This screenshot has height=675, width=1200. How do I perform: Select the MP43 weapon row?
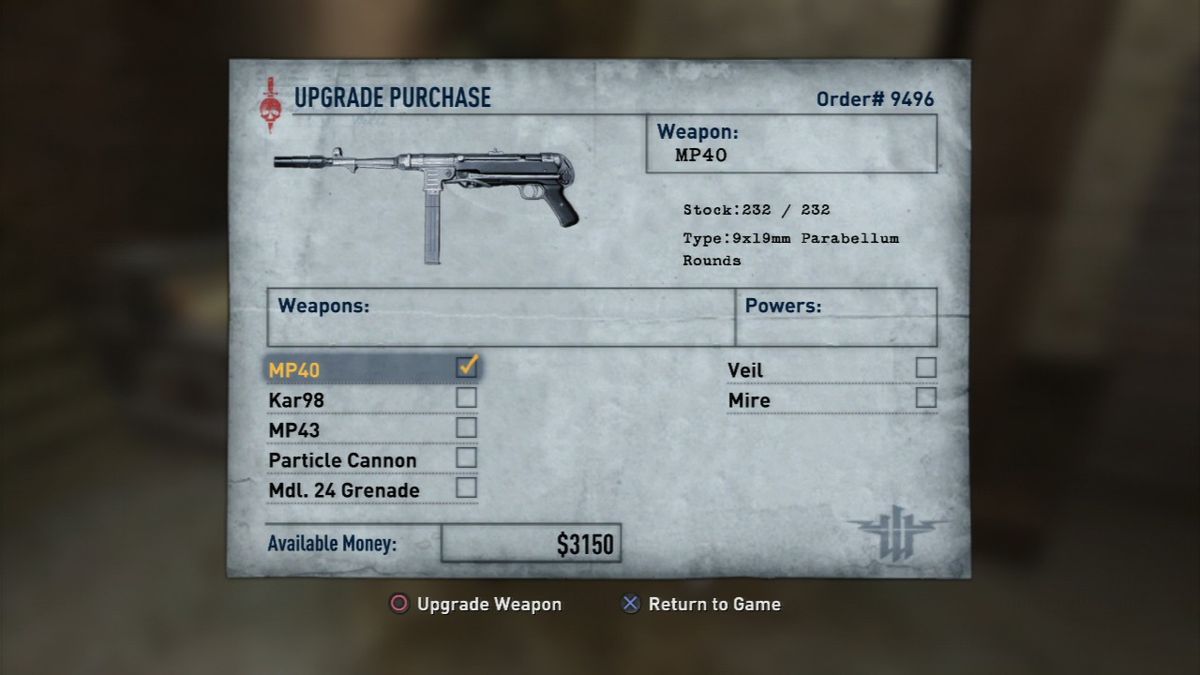[295, 430]
